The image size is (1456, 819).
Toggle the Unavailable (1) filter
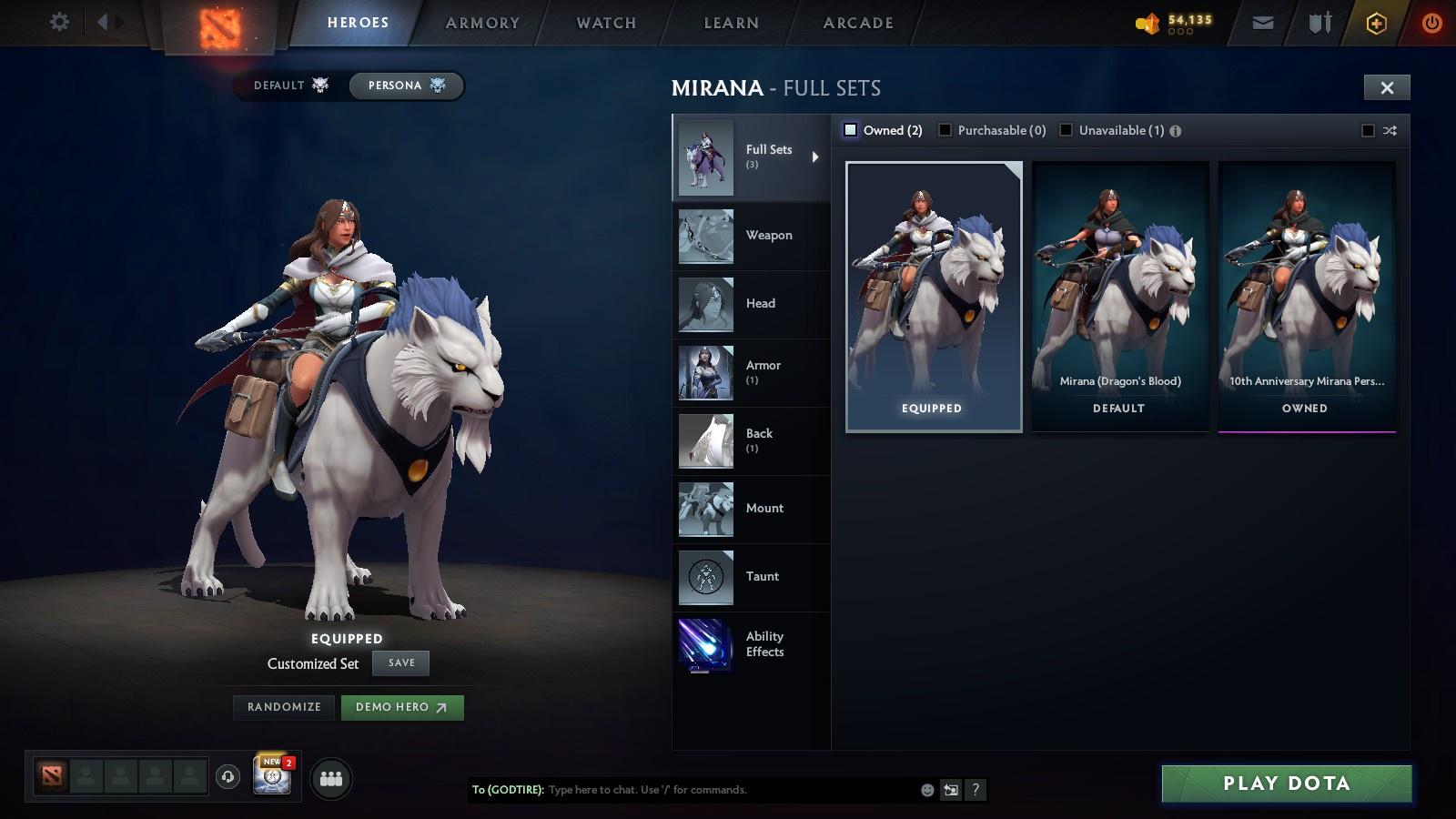click(1065, 129)
